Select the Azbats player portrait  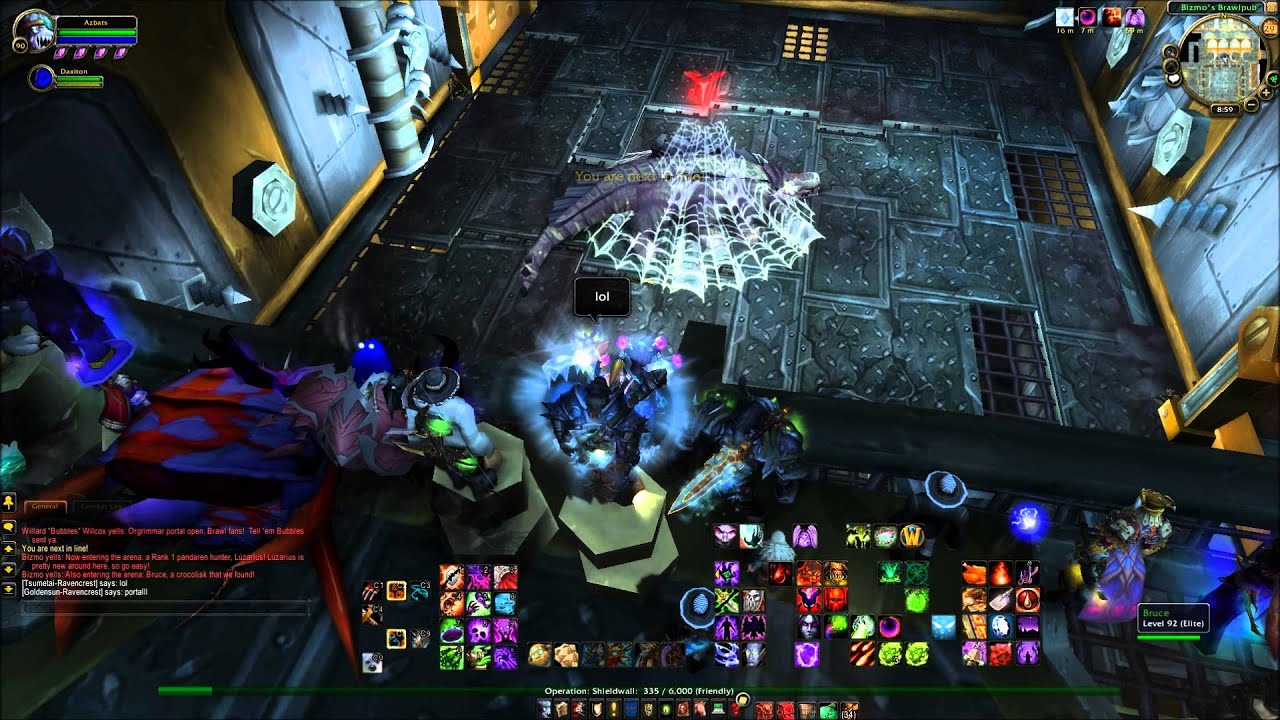click(x=28, y=32)
